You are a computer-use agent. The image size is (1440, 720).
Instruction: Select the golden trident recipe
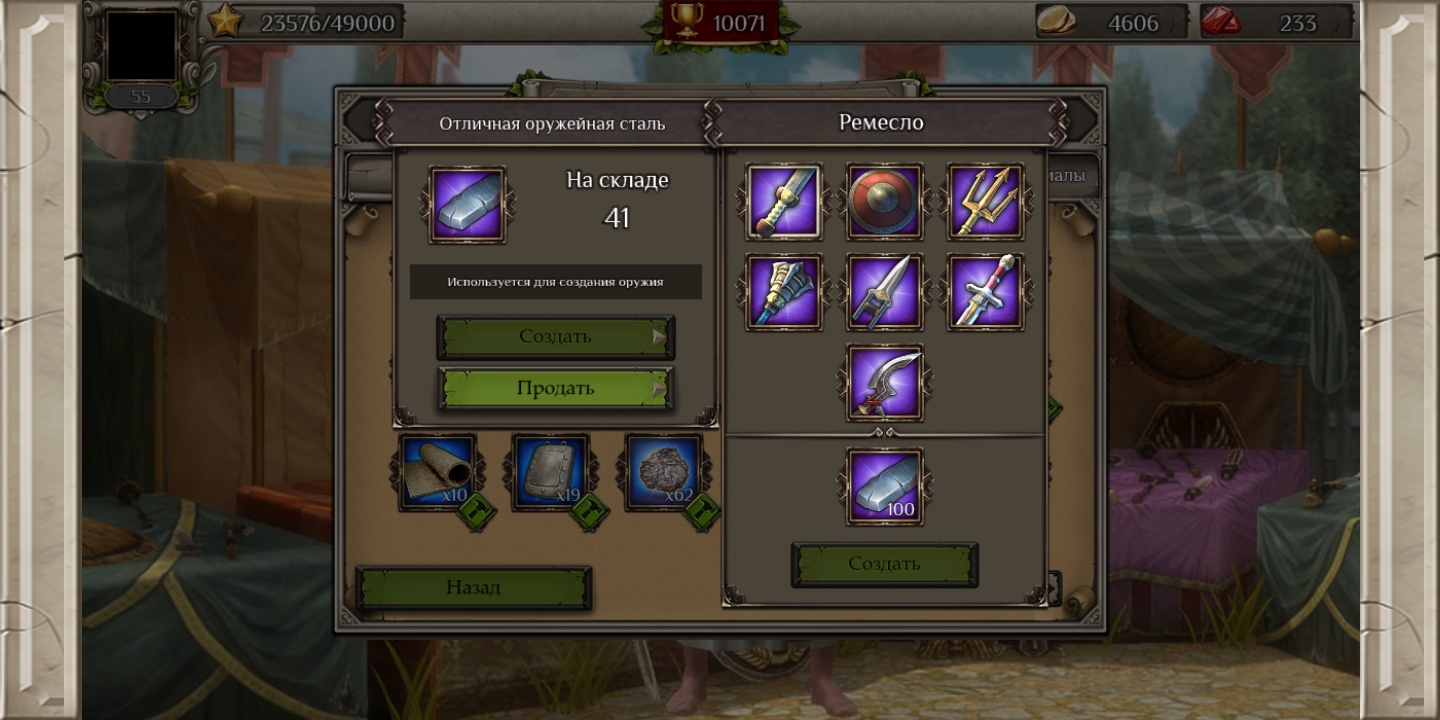click(x=985, y=202)
